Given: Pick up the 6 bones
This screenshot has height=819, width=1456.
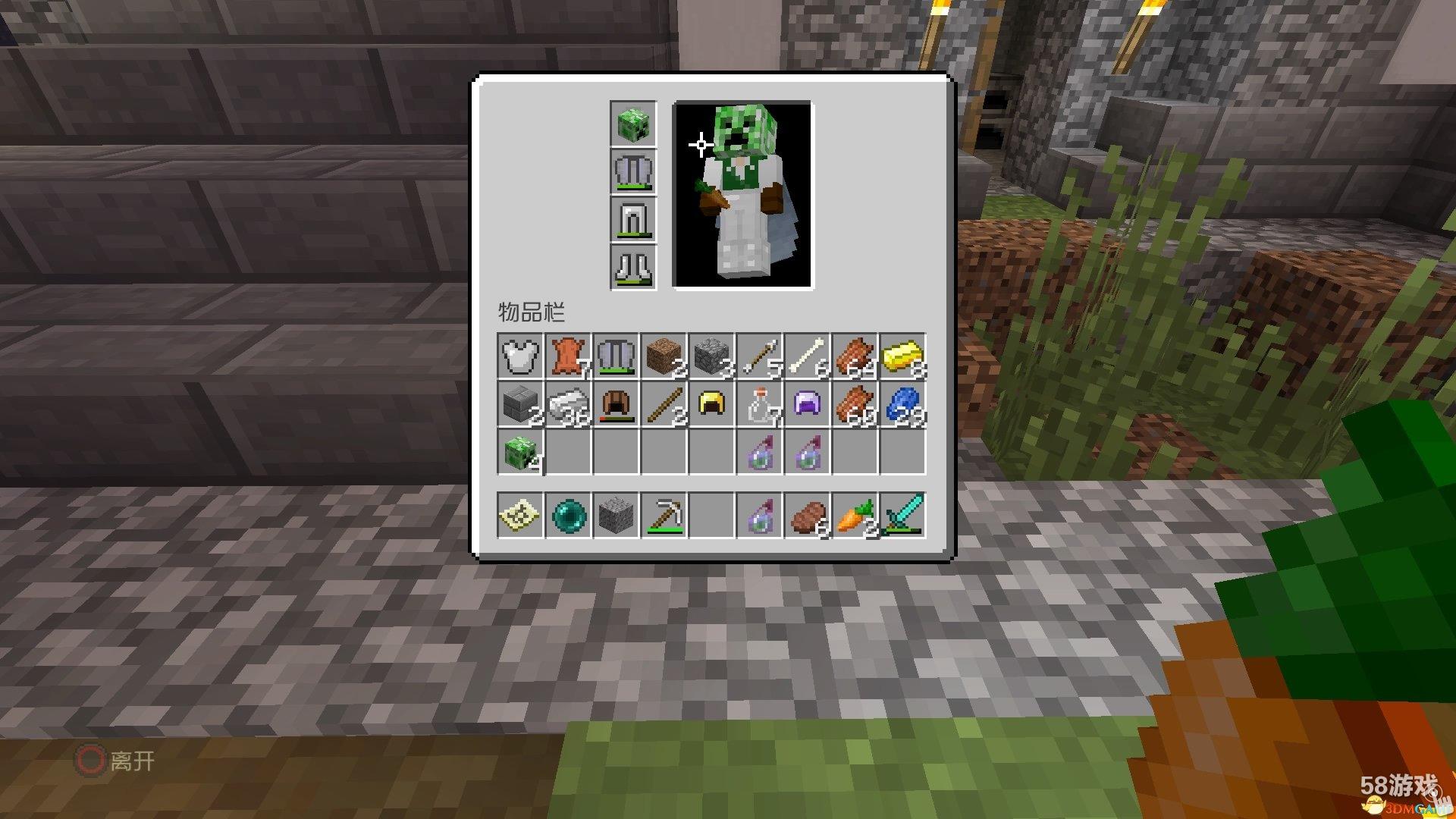Looking at the screenshot, I should click(807, 356).
